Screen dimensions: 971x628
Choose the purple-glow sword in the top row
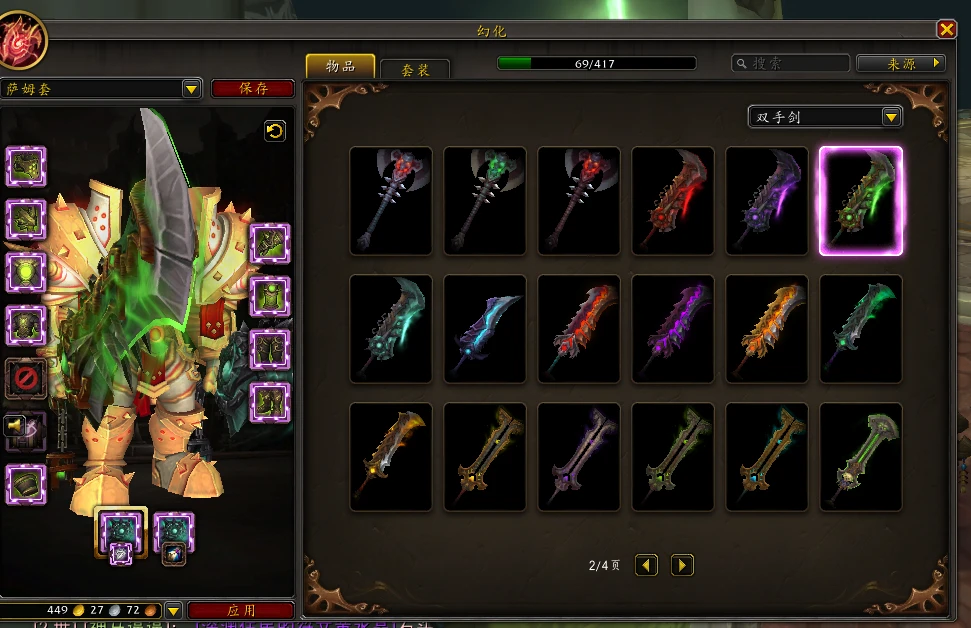click(767, 201)
